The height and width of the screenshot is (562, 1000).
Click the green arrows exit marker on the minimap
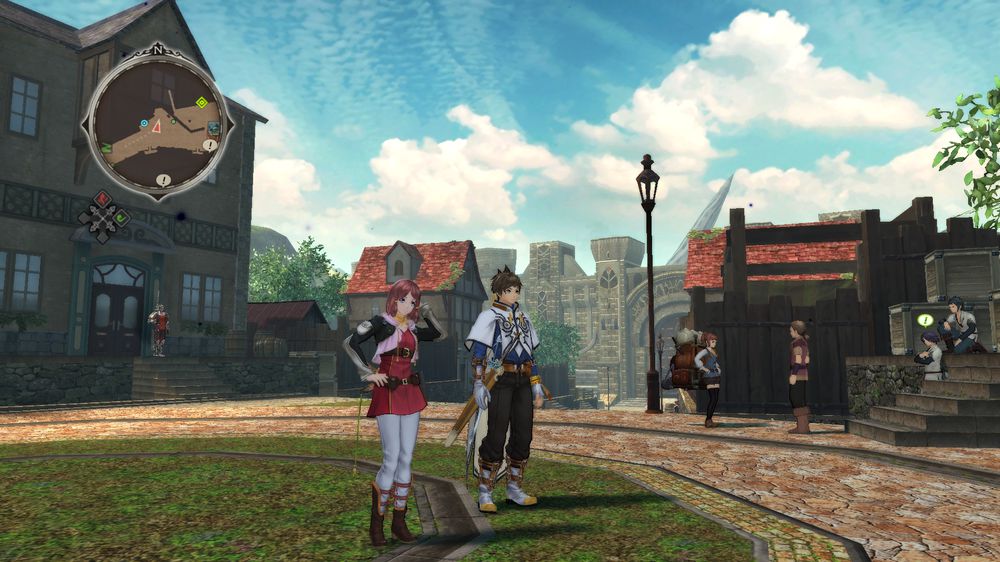(106, 148)
